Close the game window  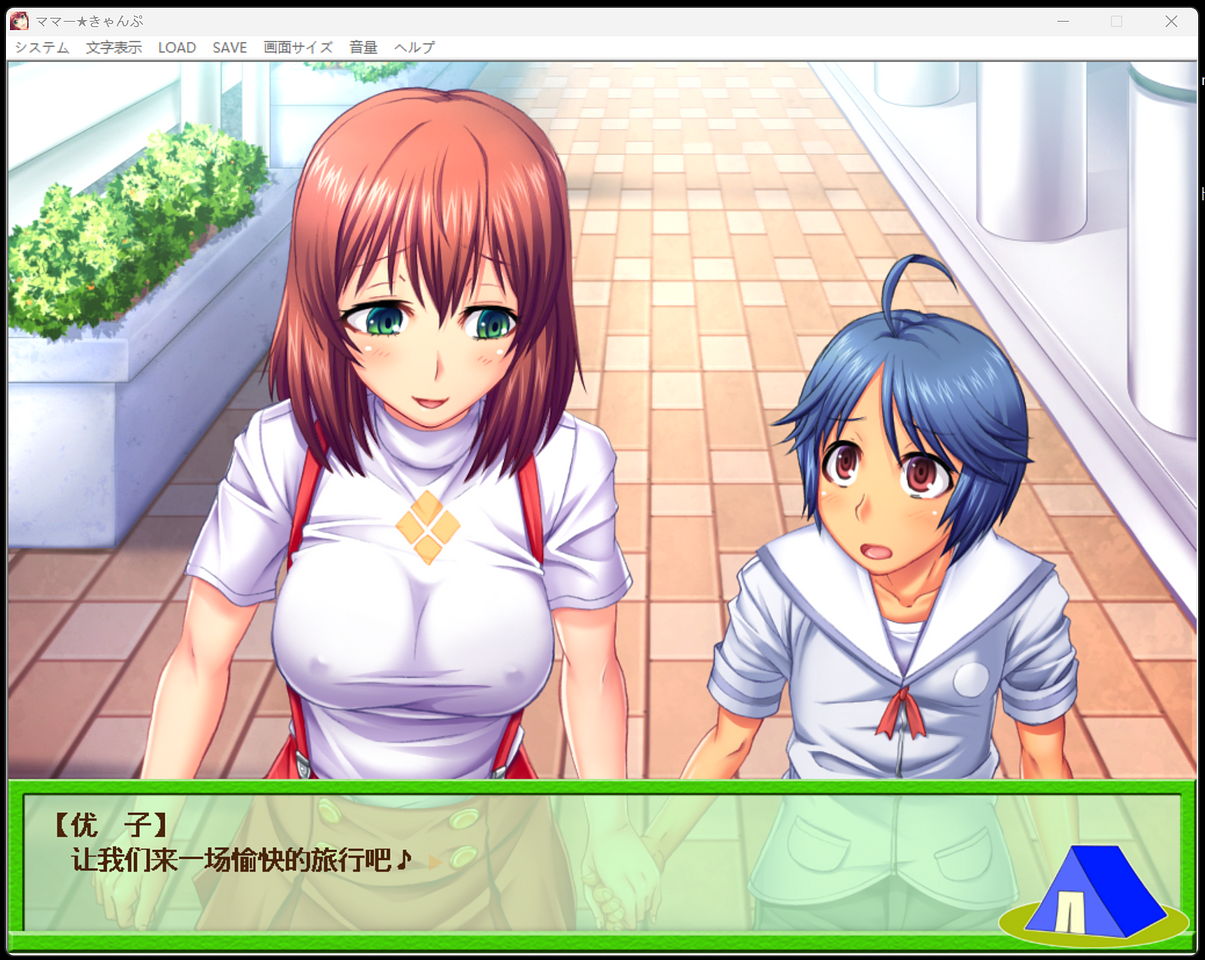coord(1171,21)
